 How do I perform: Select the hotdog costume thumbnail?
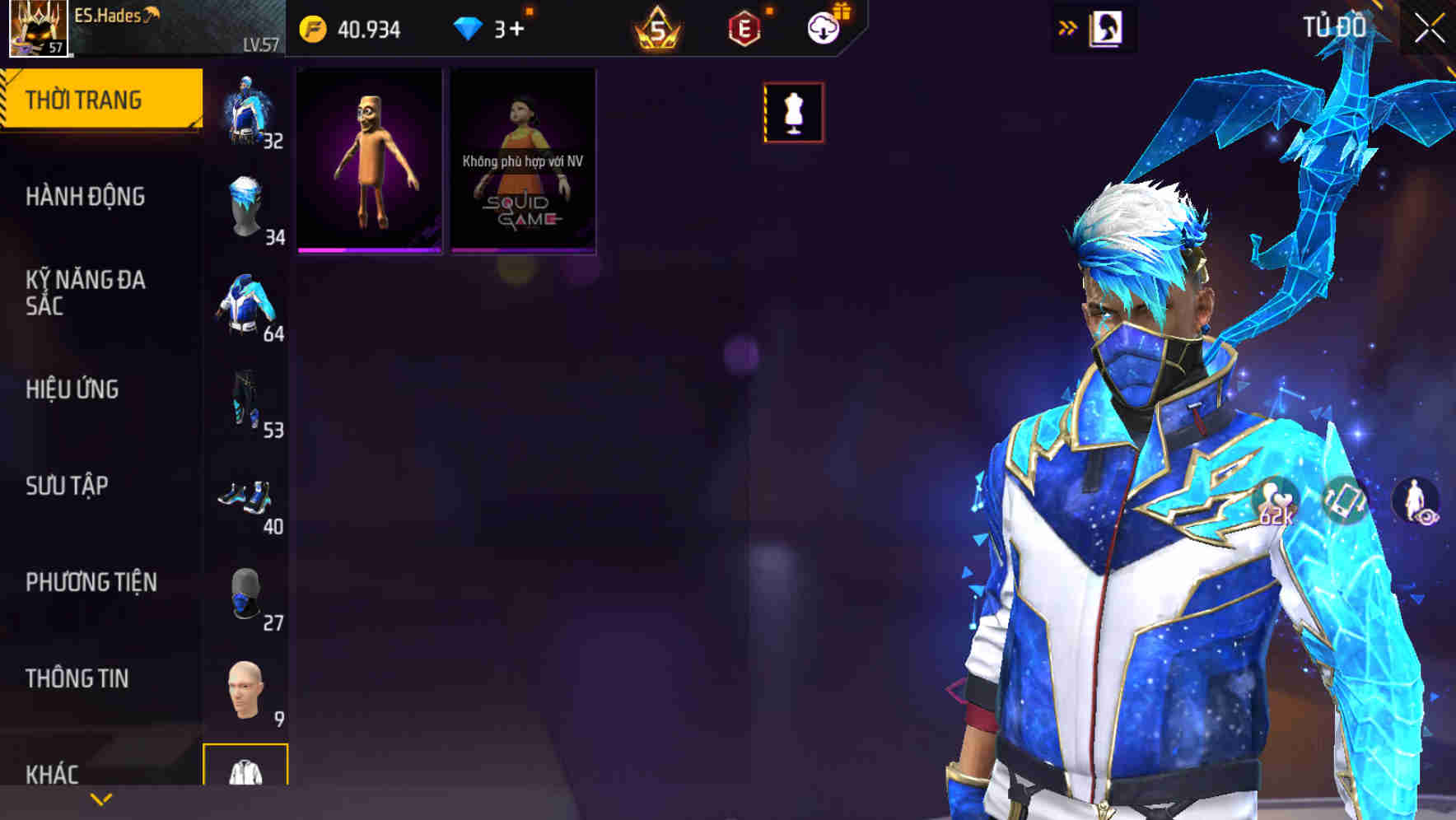pyautogui.click(x=369, y=161)
